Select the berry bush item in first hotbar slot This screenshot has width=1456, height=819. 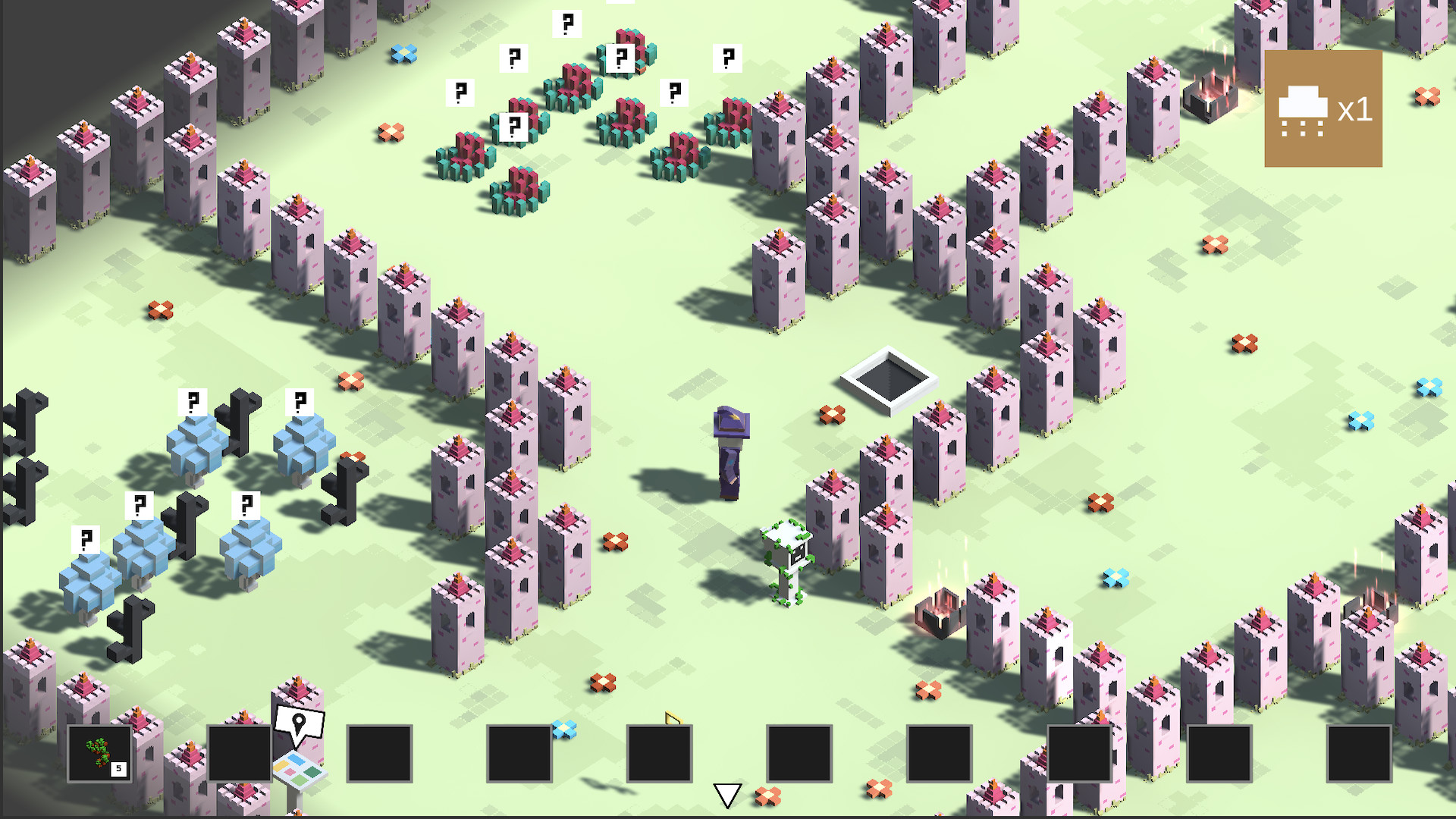[x=96, y=752]
